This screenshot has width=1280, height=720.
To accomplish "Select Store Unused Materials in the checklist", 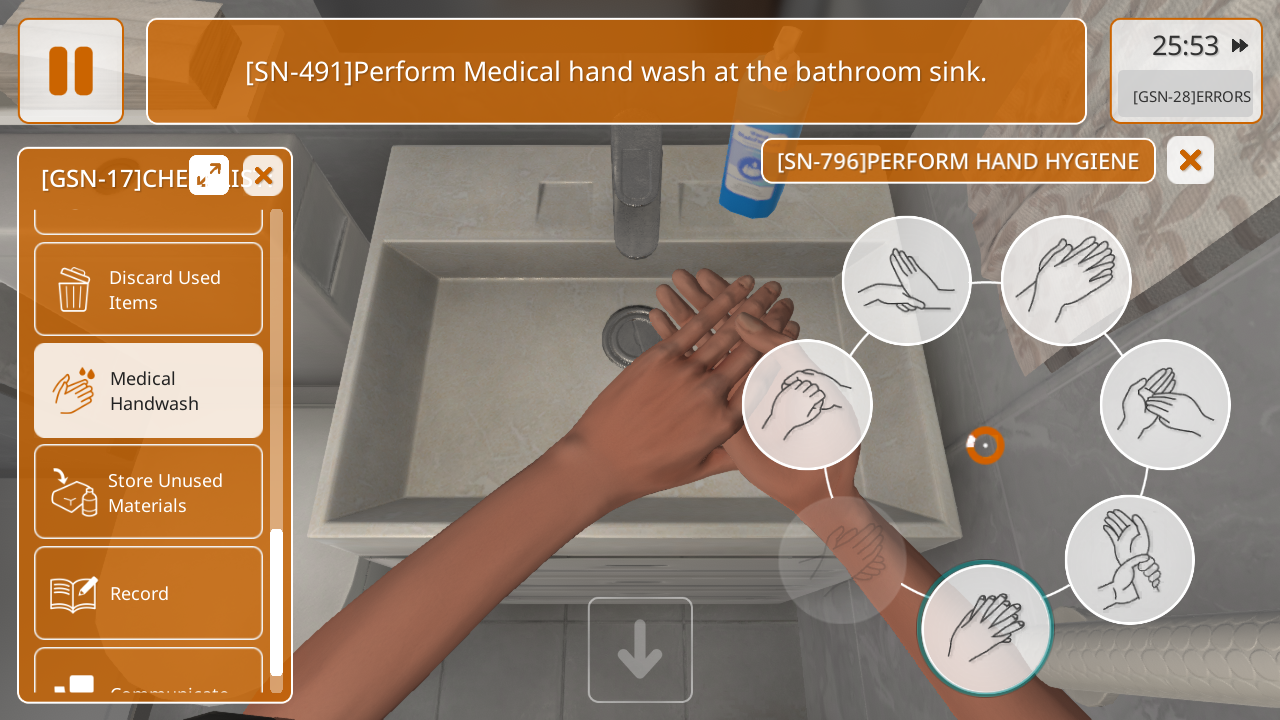I will (149, 492).
